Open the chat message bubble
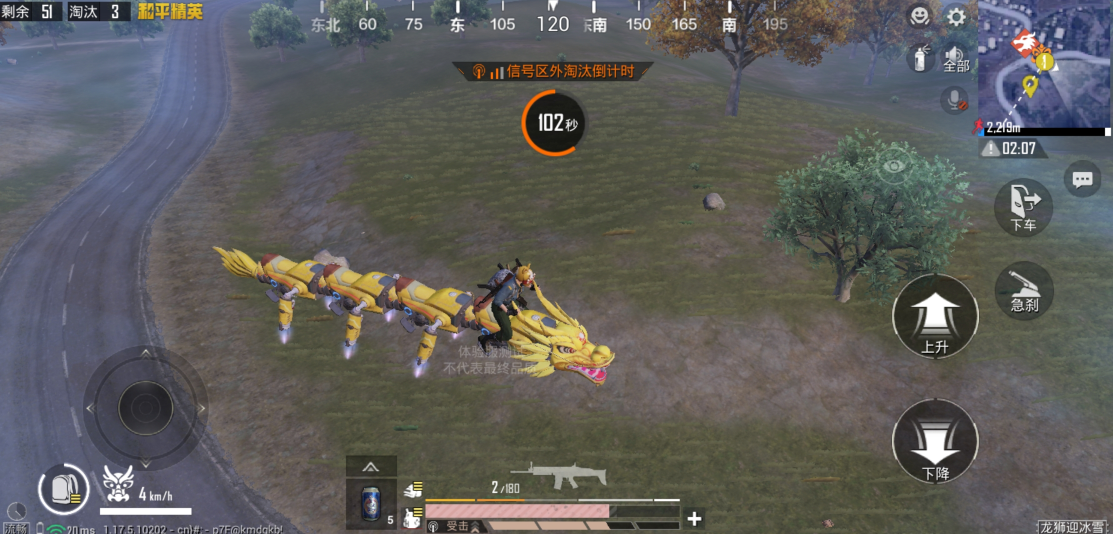This screenshot has width=1113, height=534. click(x=1082, y=179)
